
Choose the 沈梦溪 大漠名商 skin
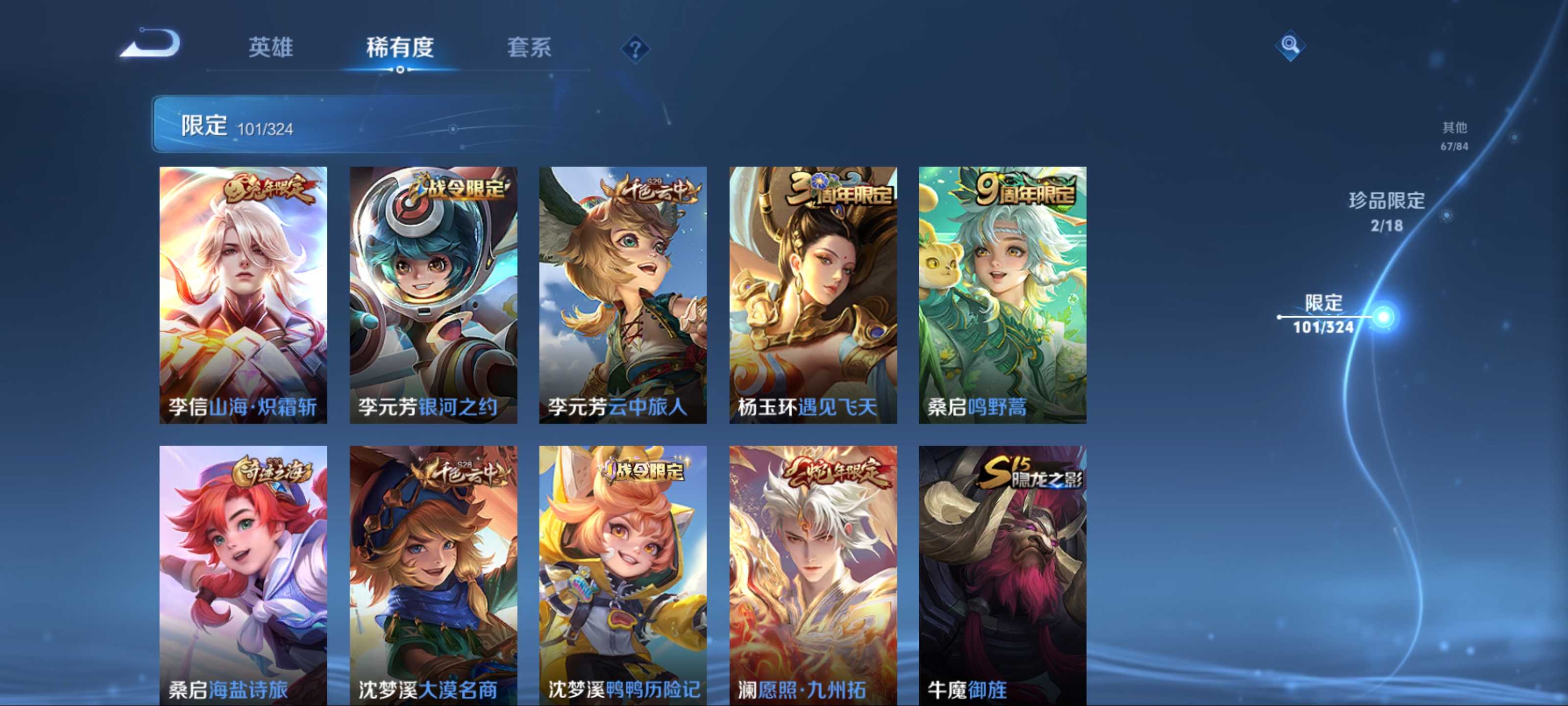[433, 575]
